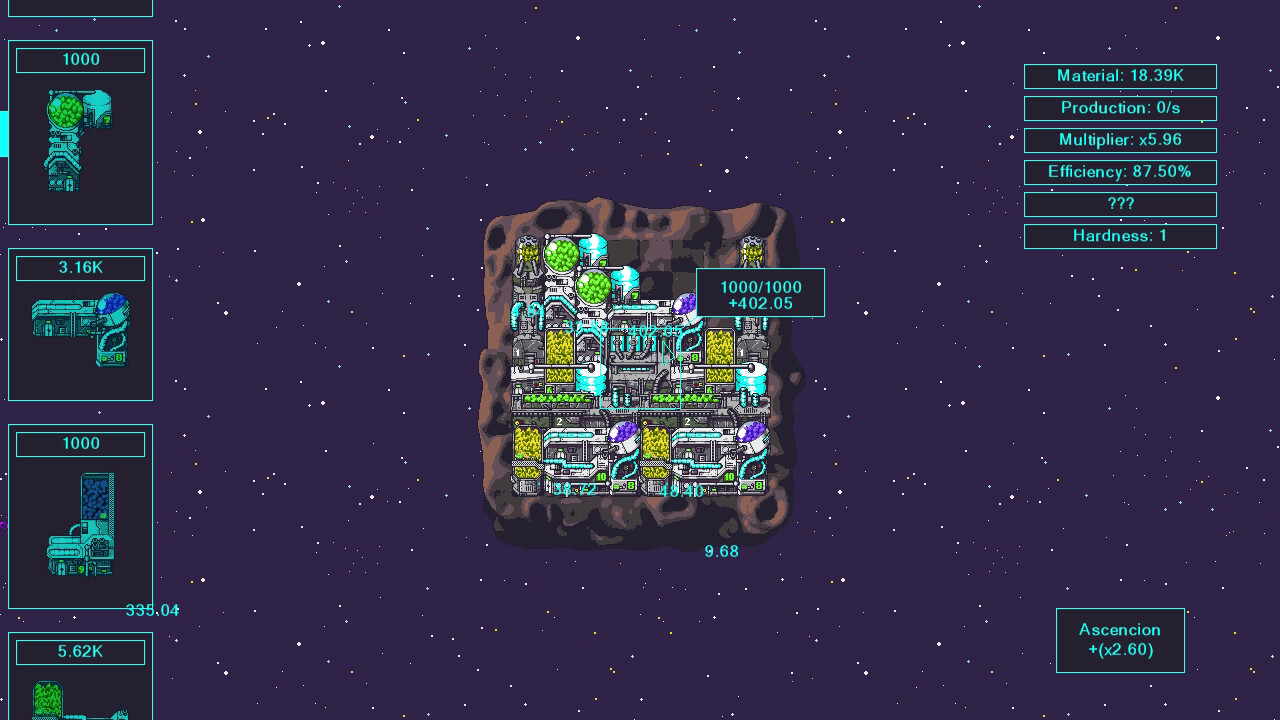This screenshot has width=1280, height=720.
Task: Select the 5.62K green container building
Action: pos(80,680)
